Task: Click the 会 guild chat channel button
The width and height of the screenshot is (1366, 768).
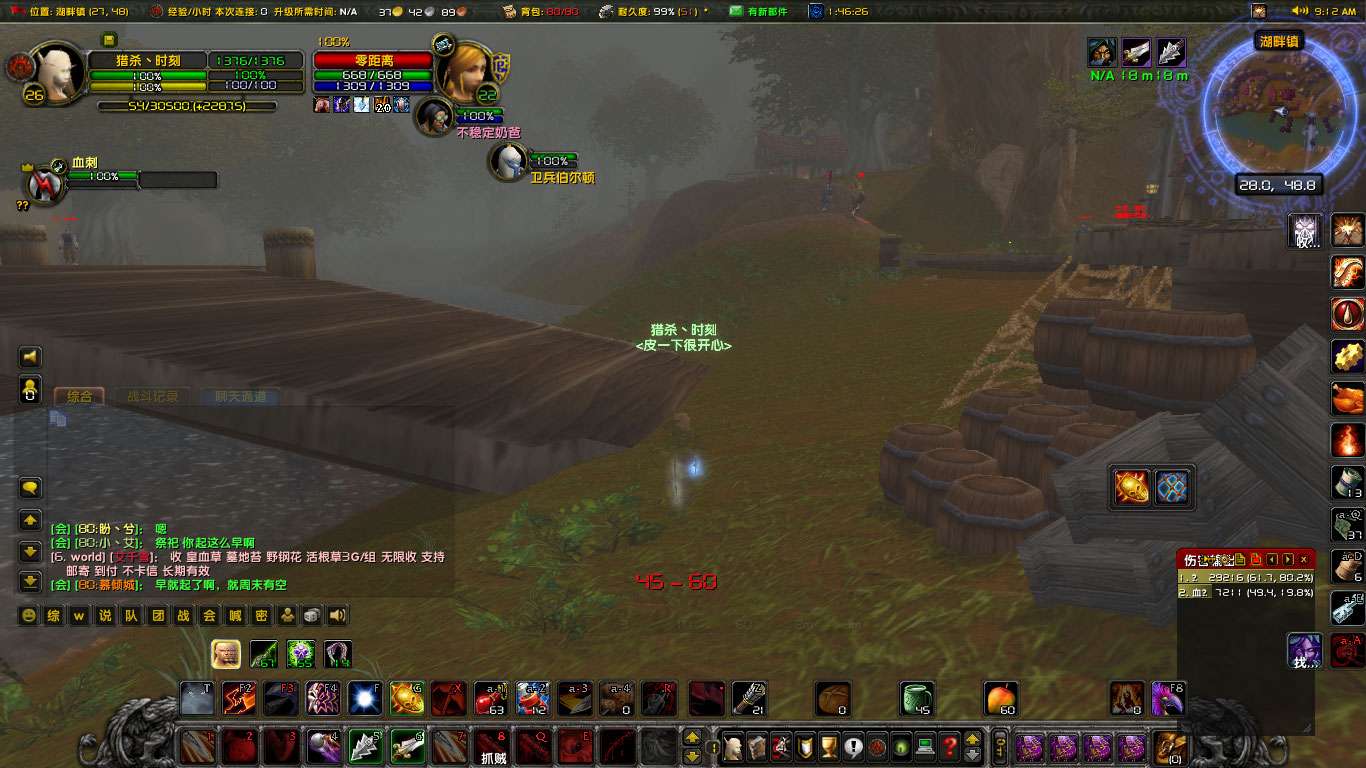Action: pos(209,617)
